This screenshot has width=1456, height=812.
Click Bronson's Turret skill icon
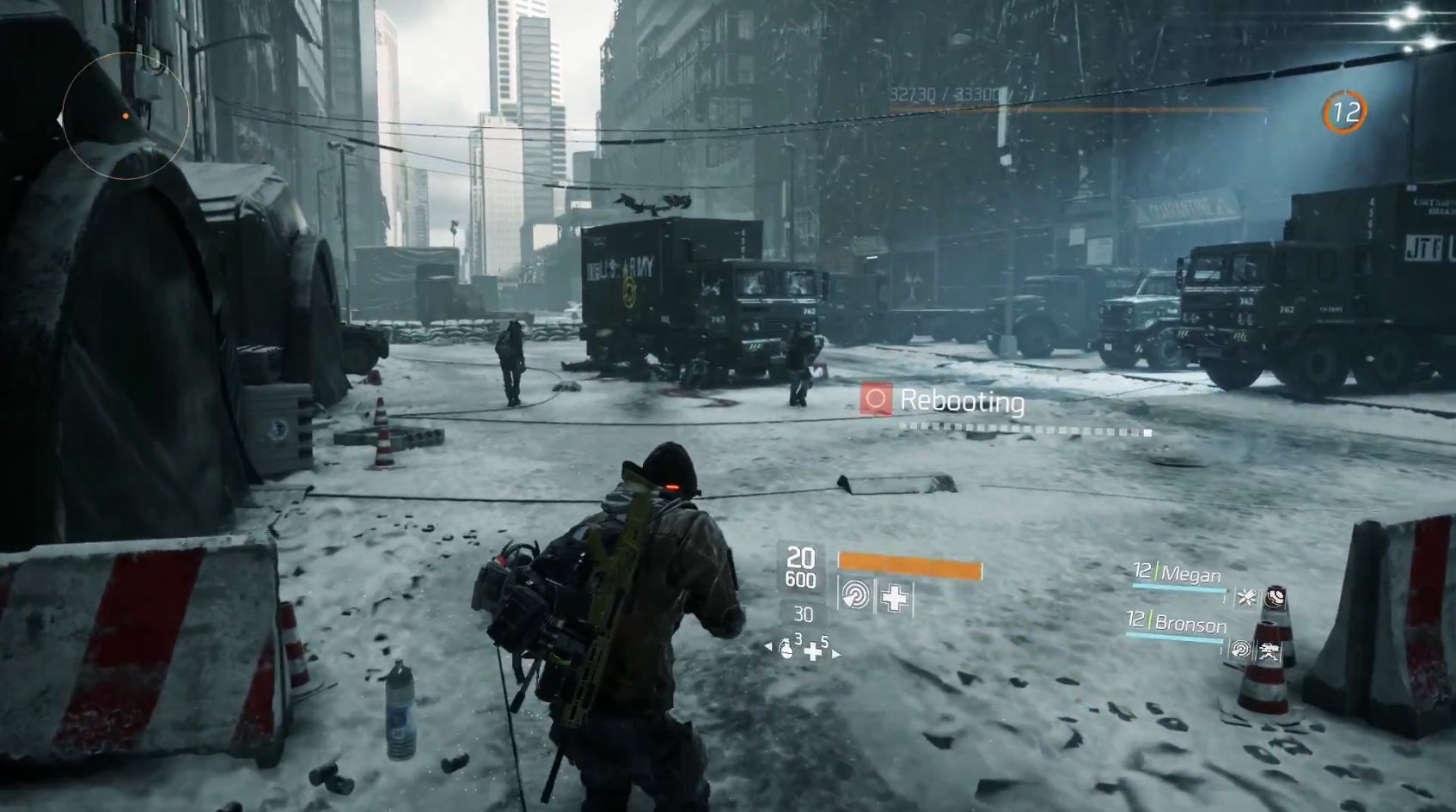click(x=1270, y=651)
